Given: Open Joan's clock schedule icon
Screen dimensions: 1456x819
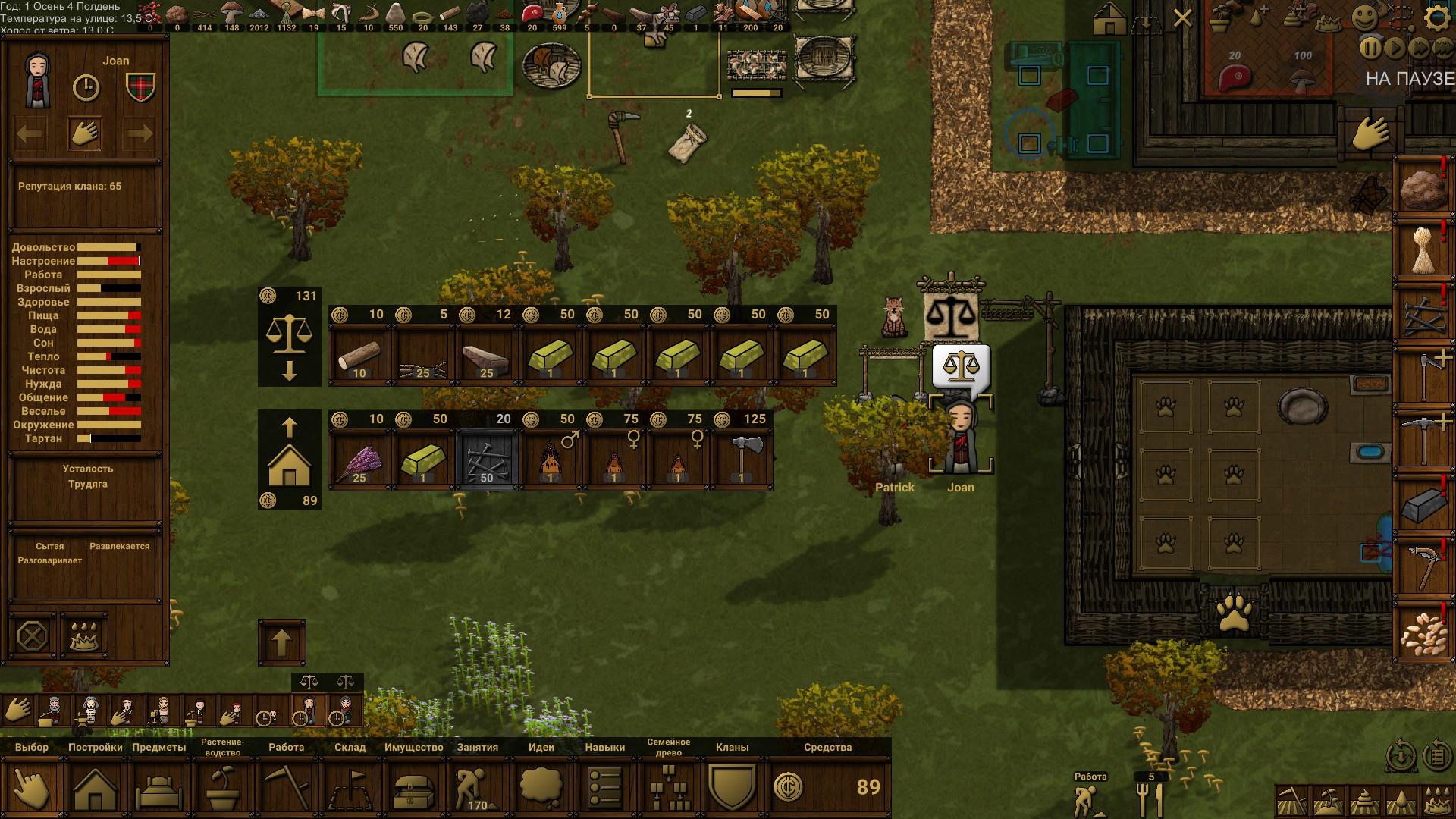Looking at the screenshot, I should tap(86, 88).
